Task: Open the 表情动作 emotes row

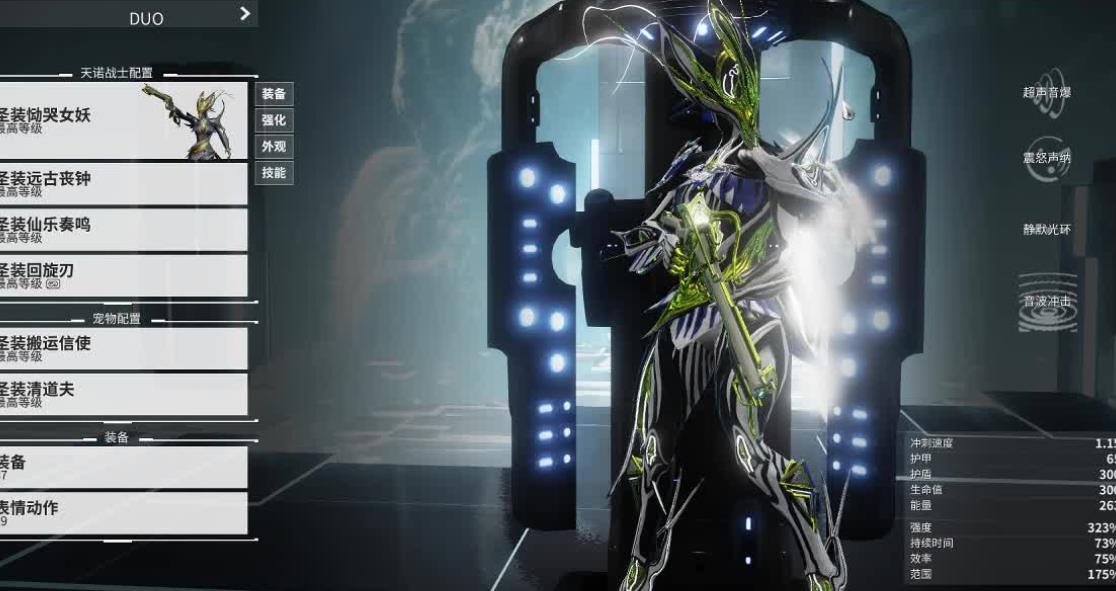Action: click(x=122, y=513)
